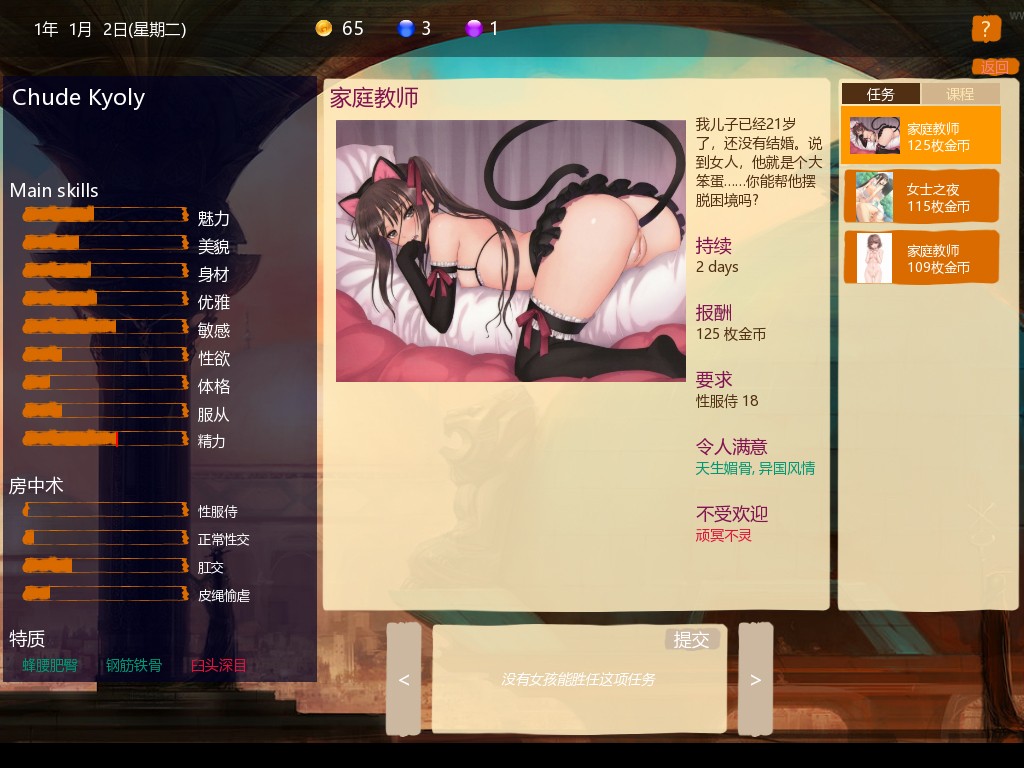This screenshot has width=1024, height=768.
Task: Switch to the 任务 tab
Action: 880,94
